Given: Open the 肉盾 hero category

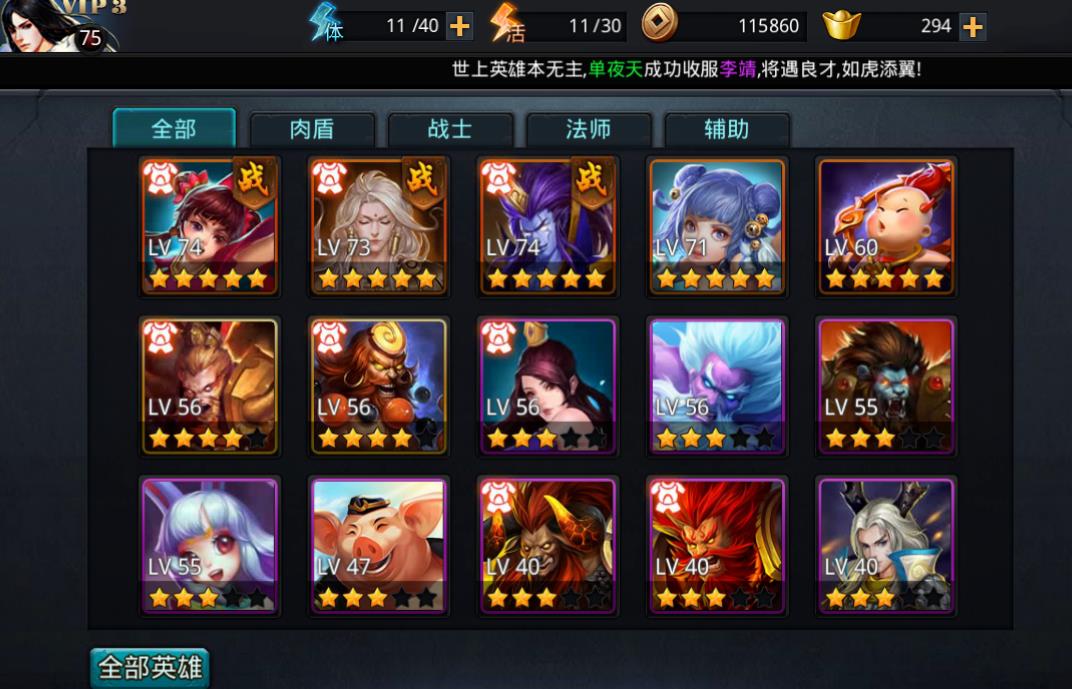Looking at the screenshot, I should (x=312, y=130).
